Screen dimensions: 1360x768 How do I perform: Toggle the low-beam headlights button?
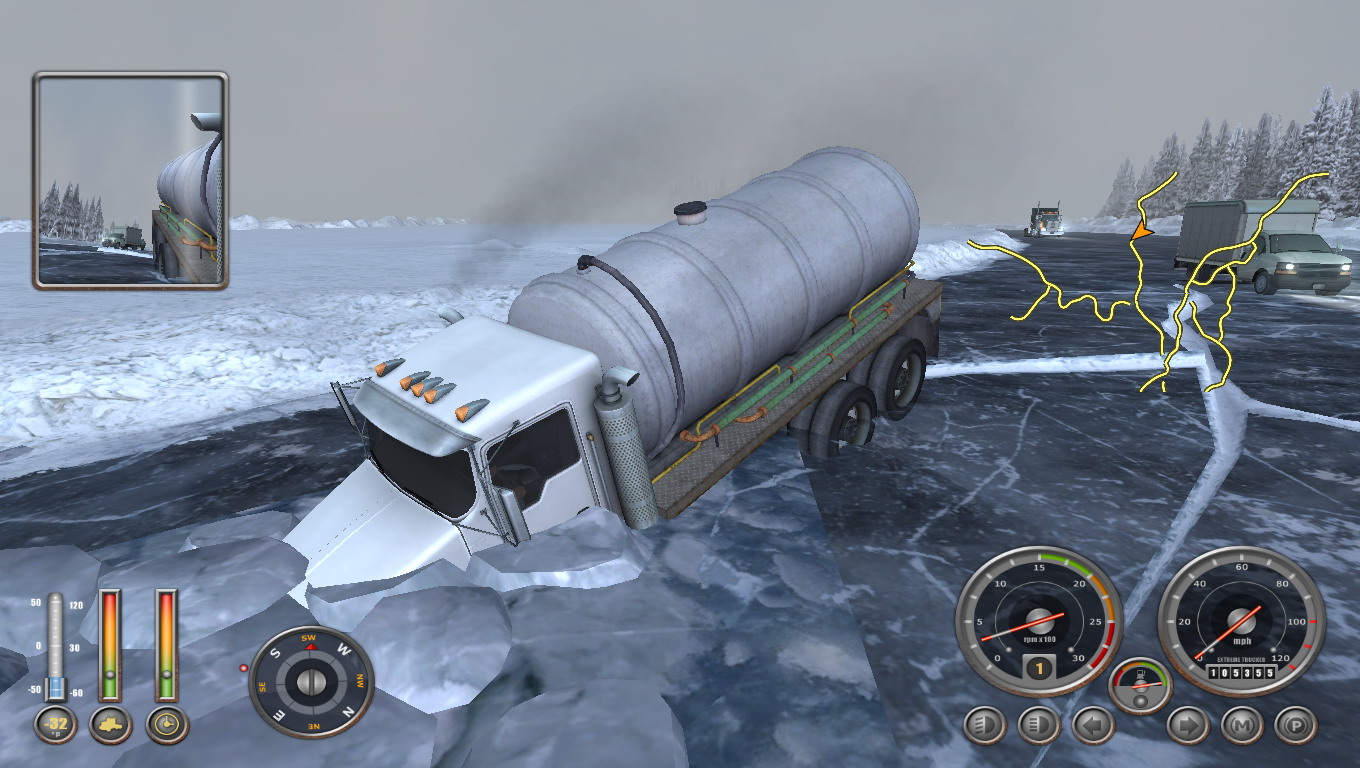point(985,725)
